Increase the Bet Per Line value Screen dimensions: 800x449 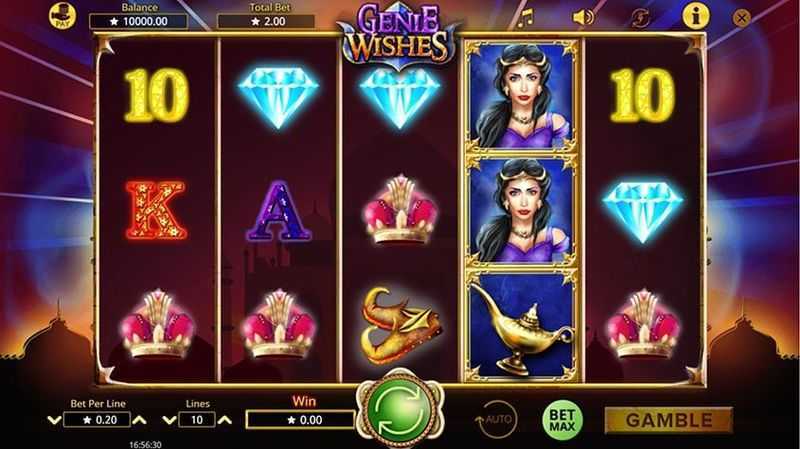139,420
